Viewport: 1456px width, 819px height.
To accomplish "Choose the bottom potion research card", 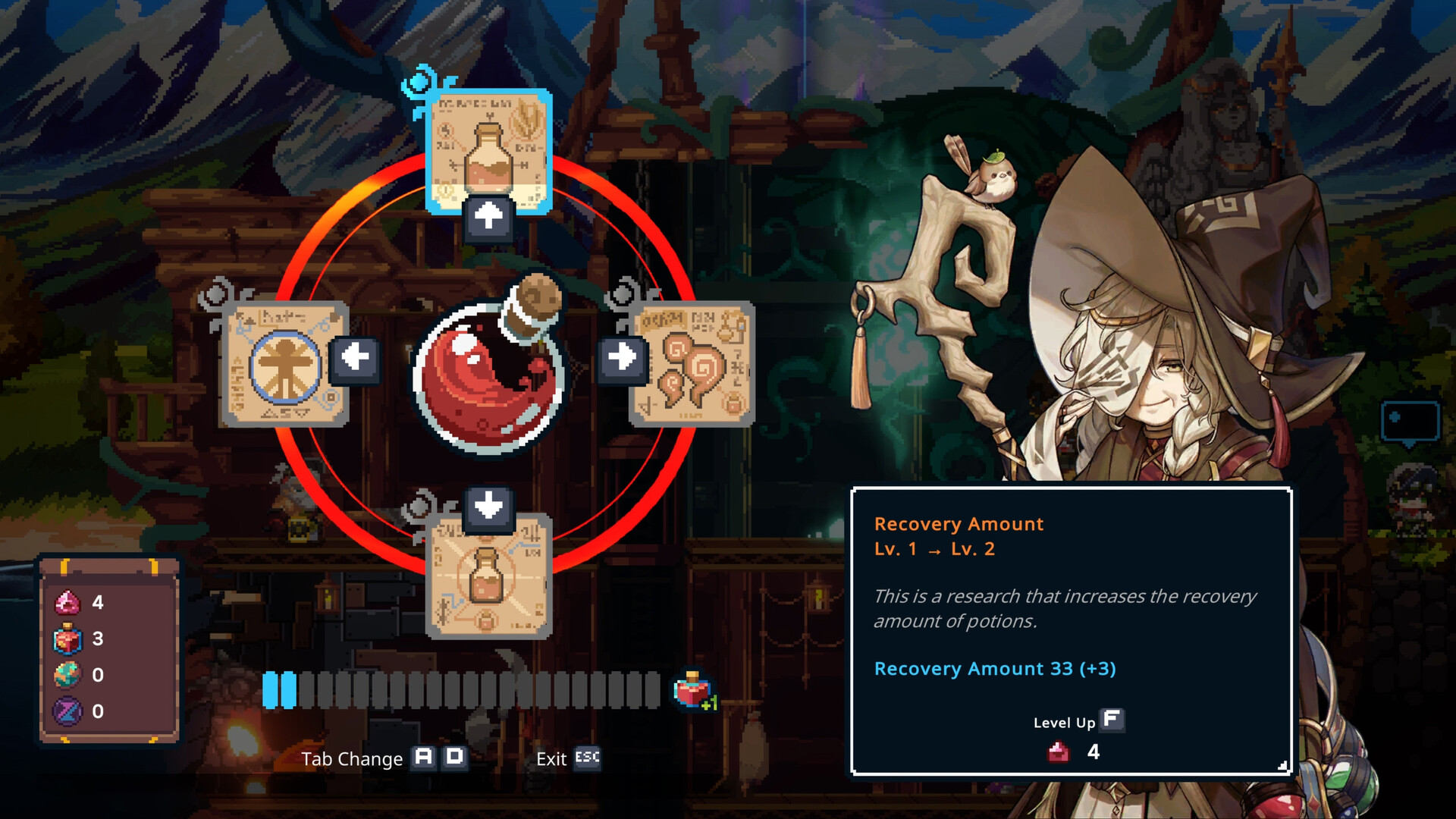I will pyautogui.click(x=489, y=588).
